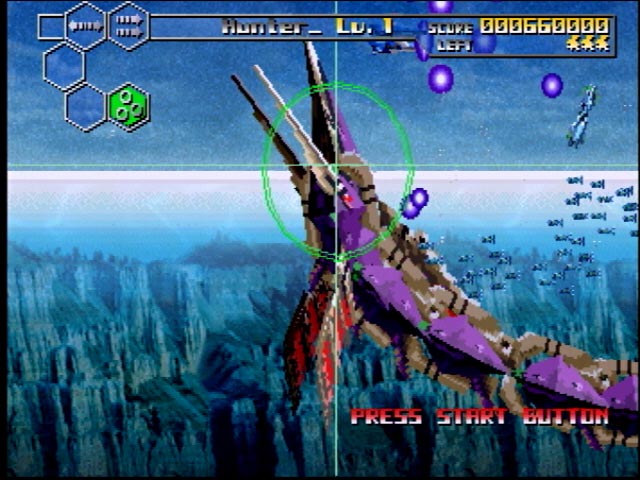Choose the twin forward-arrow weapon hexagon
This screenshot has height=480, width=640.
tap(127, 25)
